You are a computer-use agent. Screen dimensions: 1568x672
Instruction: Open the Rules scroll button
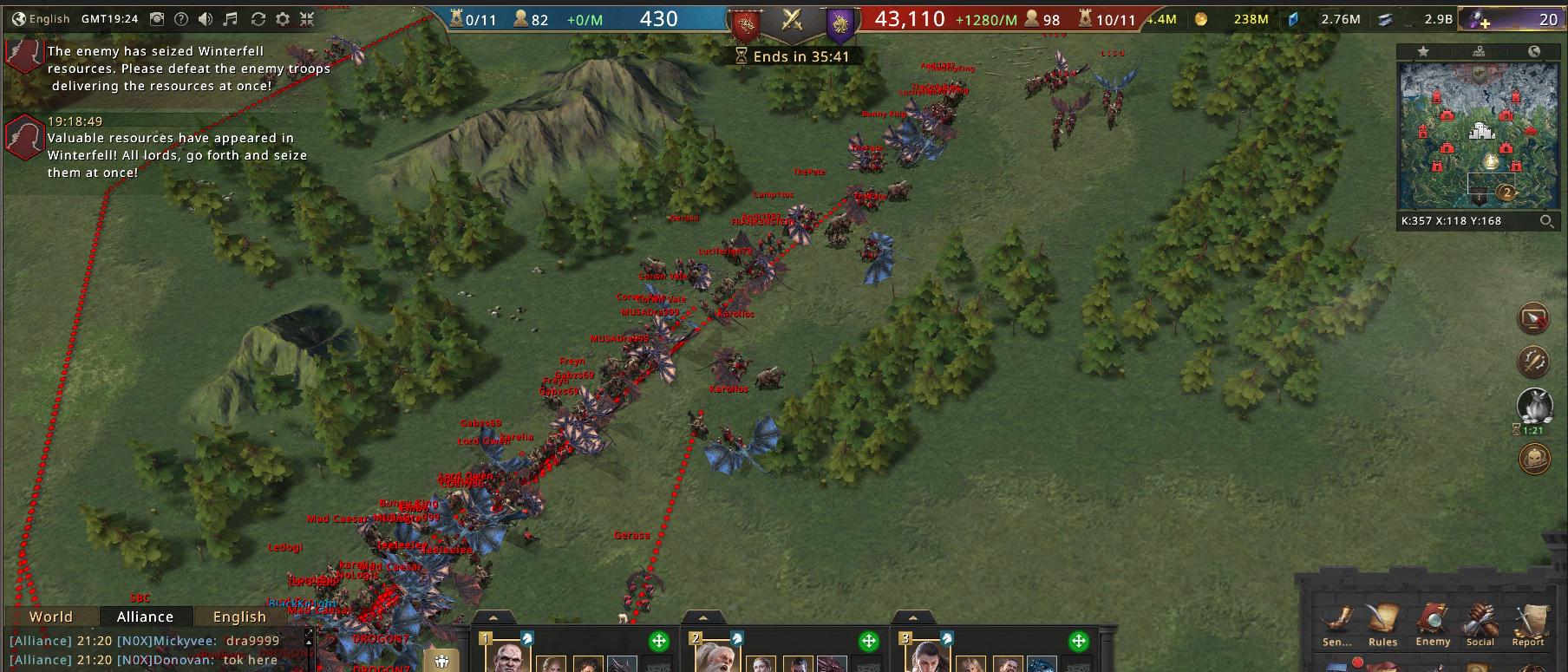pyautogui.click(x=1382, y=625)
